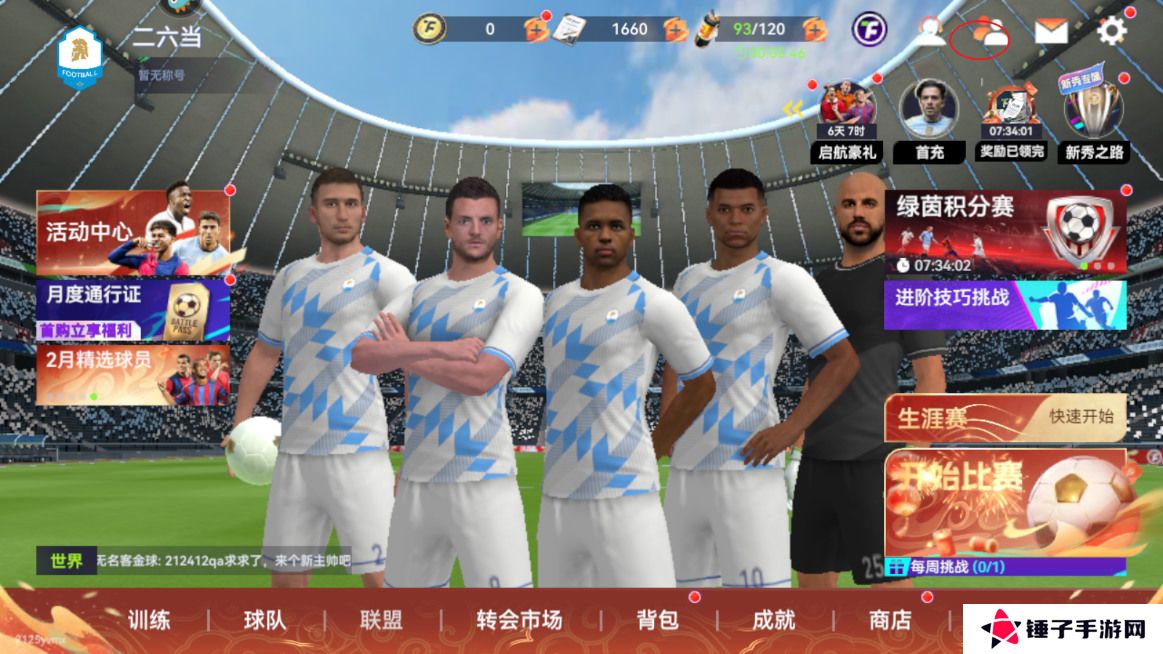Start a match with 开始比赛
The image size is (1163, 654).
pos(1004,503)
